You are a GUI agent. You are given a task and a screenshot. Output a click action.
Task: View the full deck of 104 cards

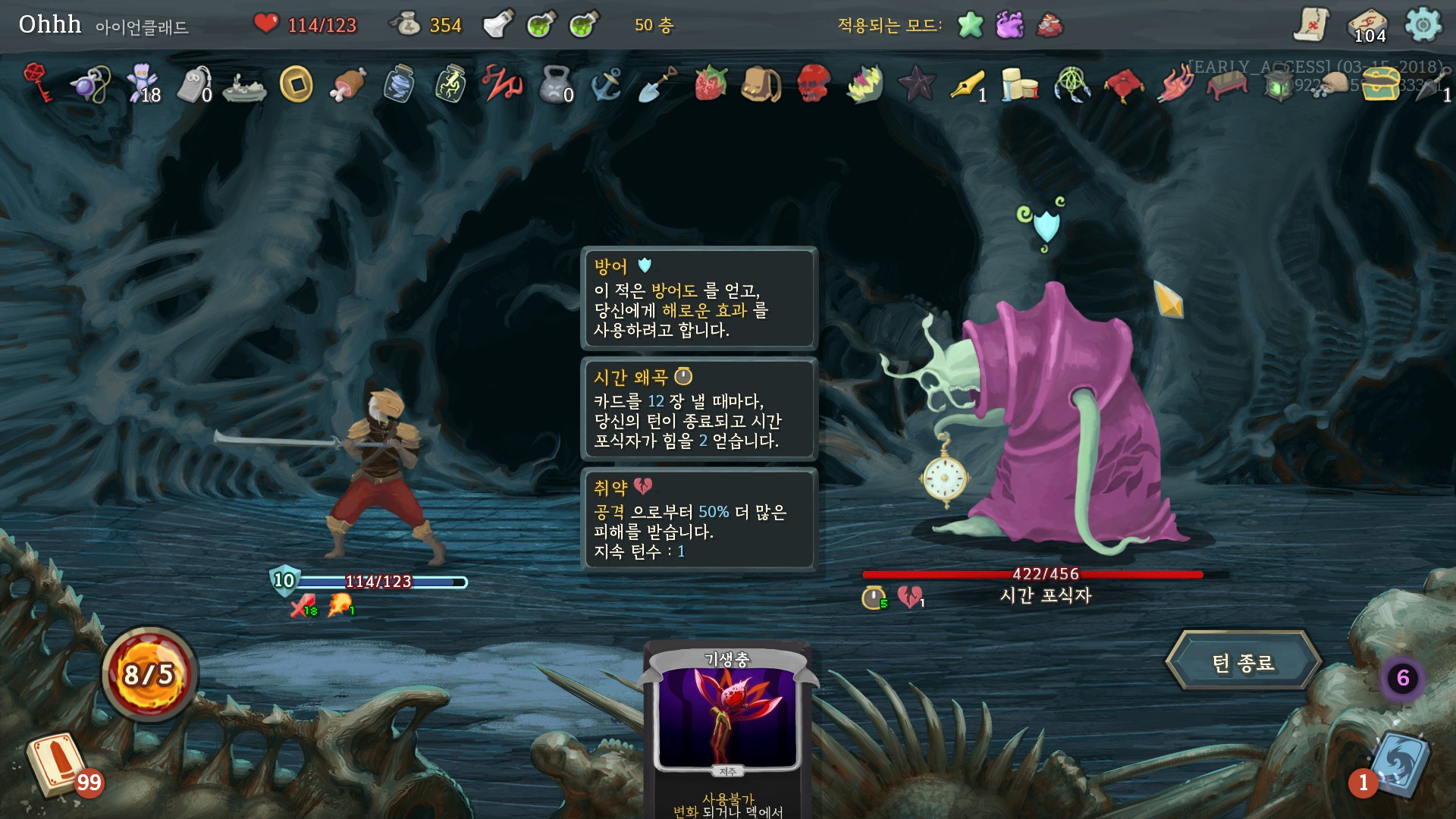pyautogui.click(x=1368, y=25)
